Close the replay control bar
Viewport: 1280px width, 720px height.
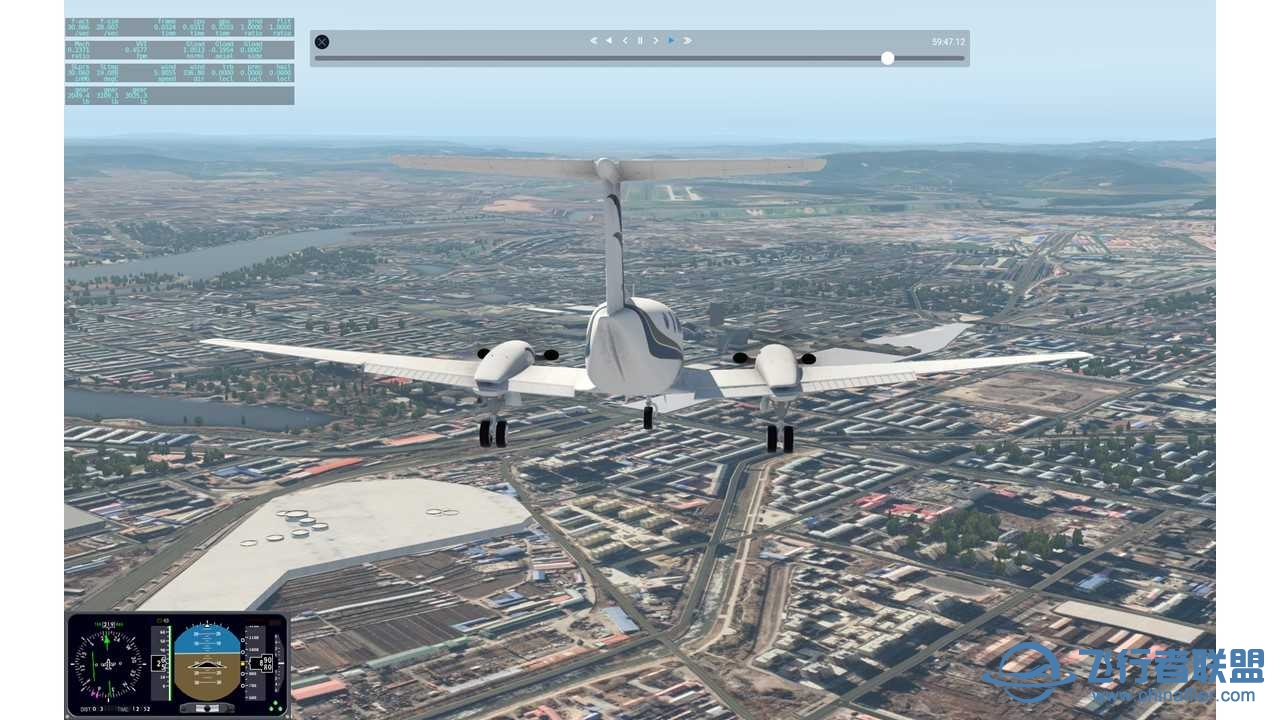tap(321, 42)
